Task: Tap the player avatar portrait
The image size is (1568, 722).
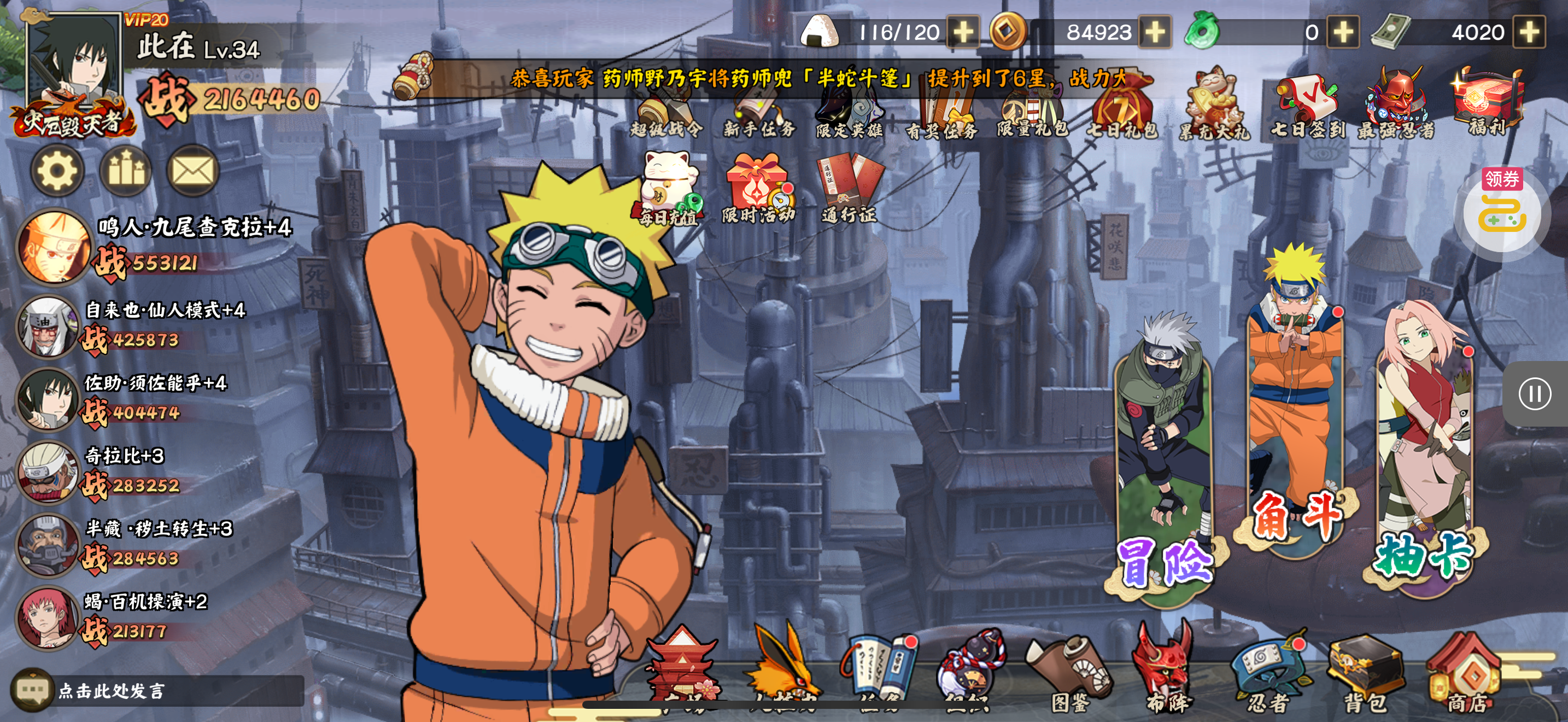Action: [x=75, y=67]
